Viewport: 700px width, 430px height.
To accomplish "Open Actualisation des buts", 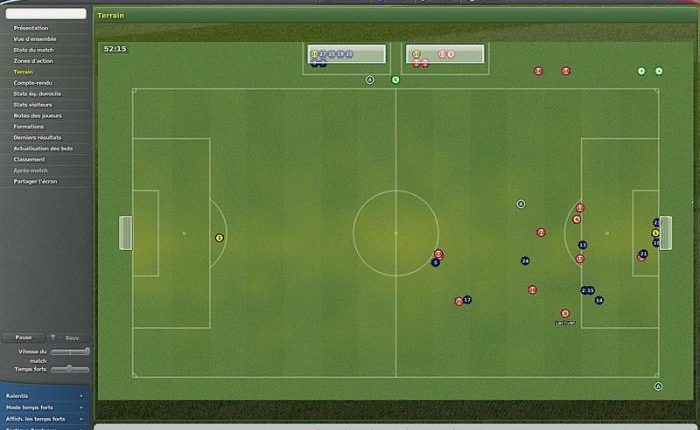I will [x=42, y=148].
